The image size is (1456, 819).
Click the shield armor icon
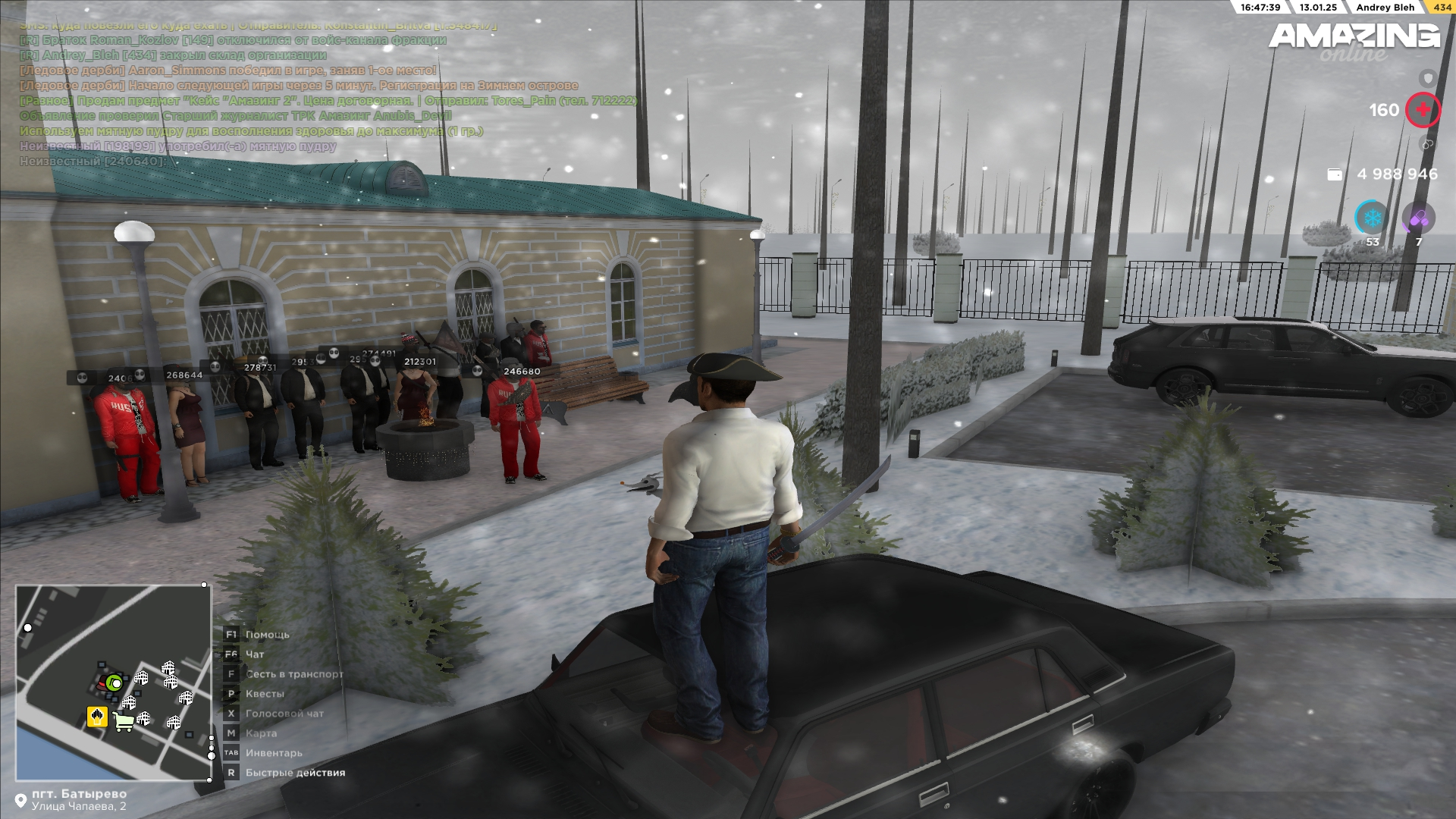(1428, 78)
